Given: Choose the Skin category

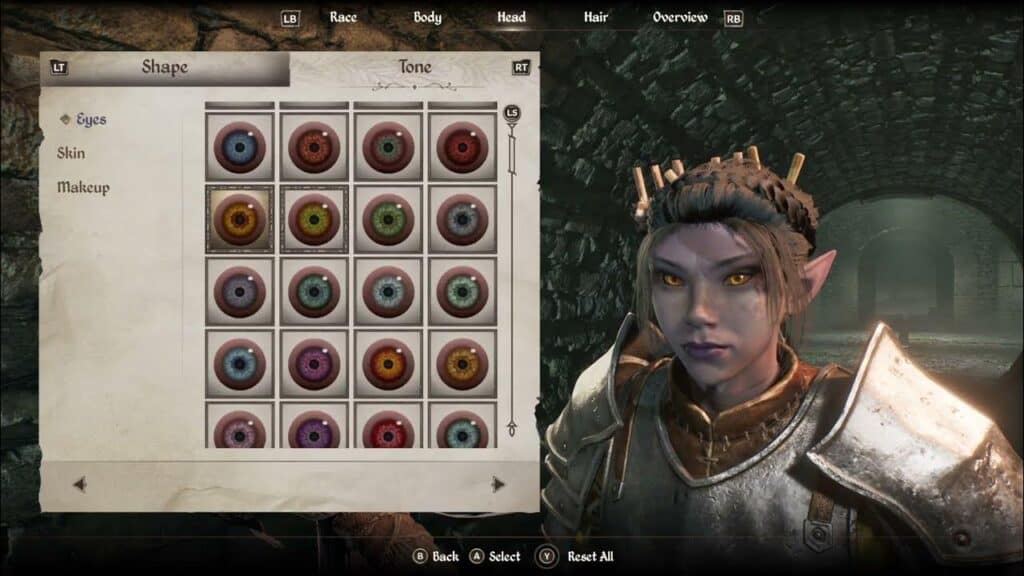Looking at the screenshot, I should tap(71, 154).
